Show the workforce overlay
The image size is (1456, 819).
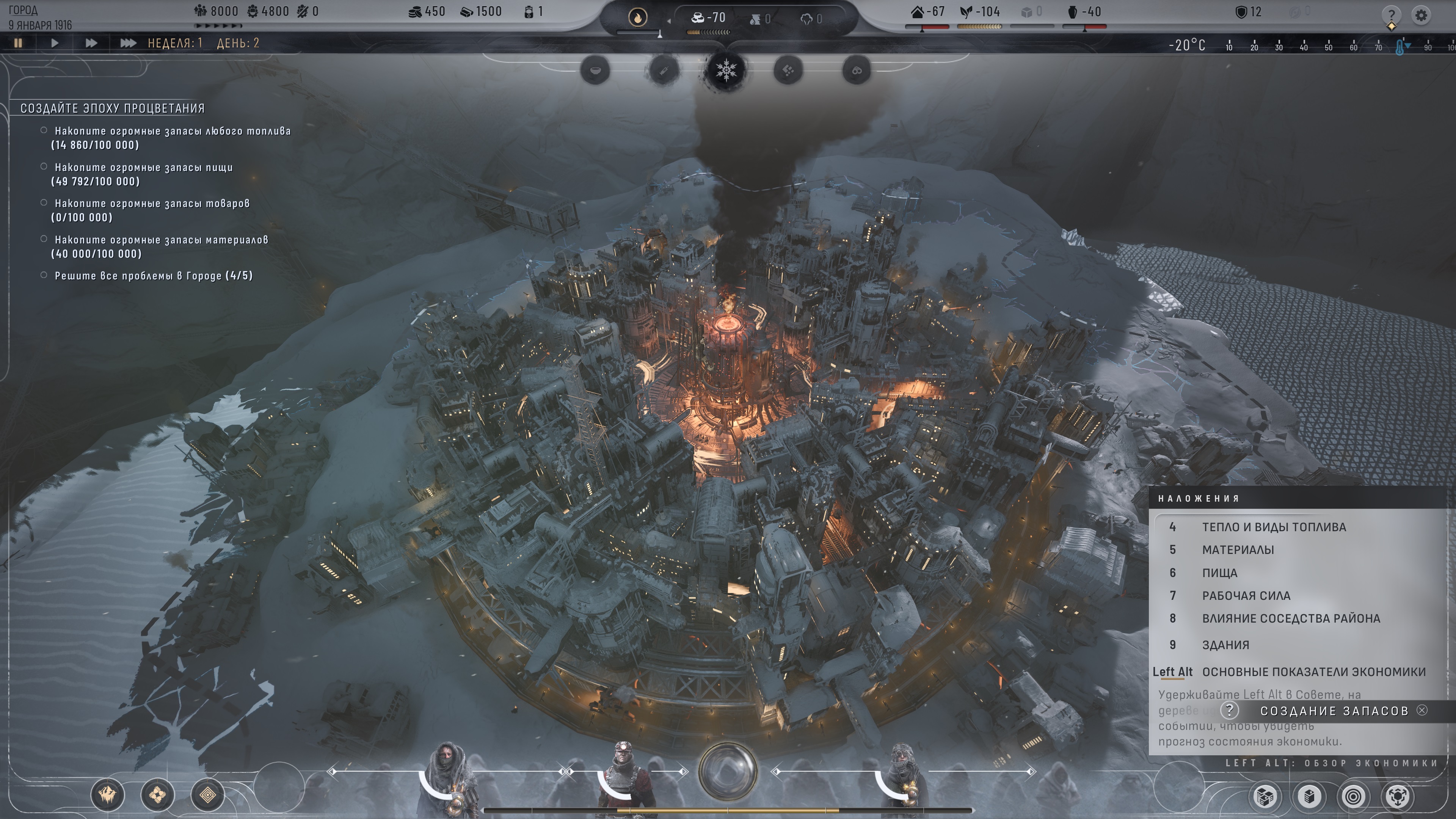[1246, 595]
